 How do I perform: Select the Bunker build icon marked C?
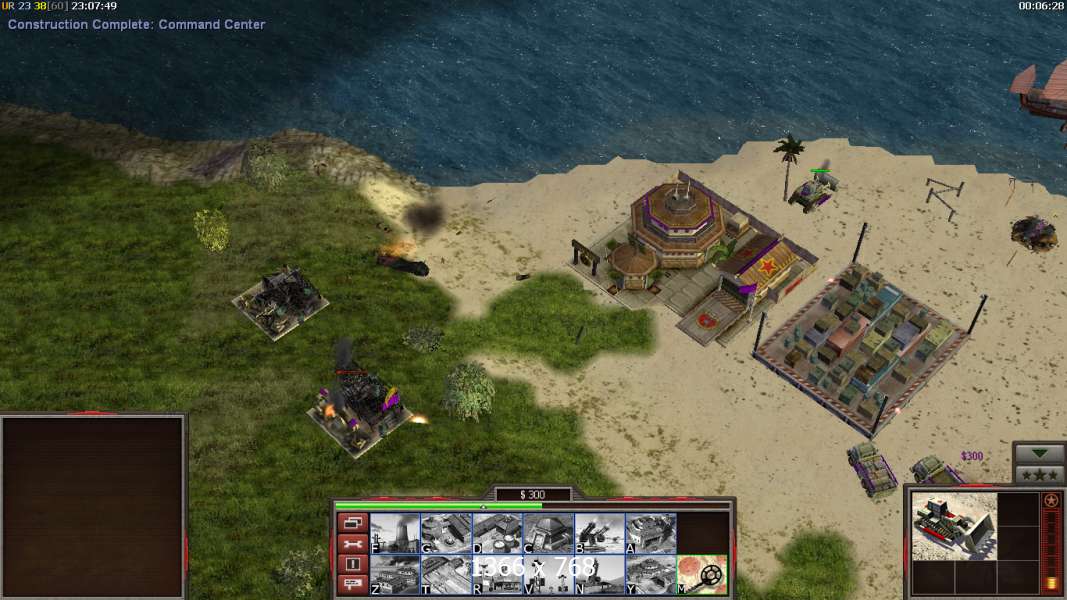pyautogui.click(x=548, y=533)
